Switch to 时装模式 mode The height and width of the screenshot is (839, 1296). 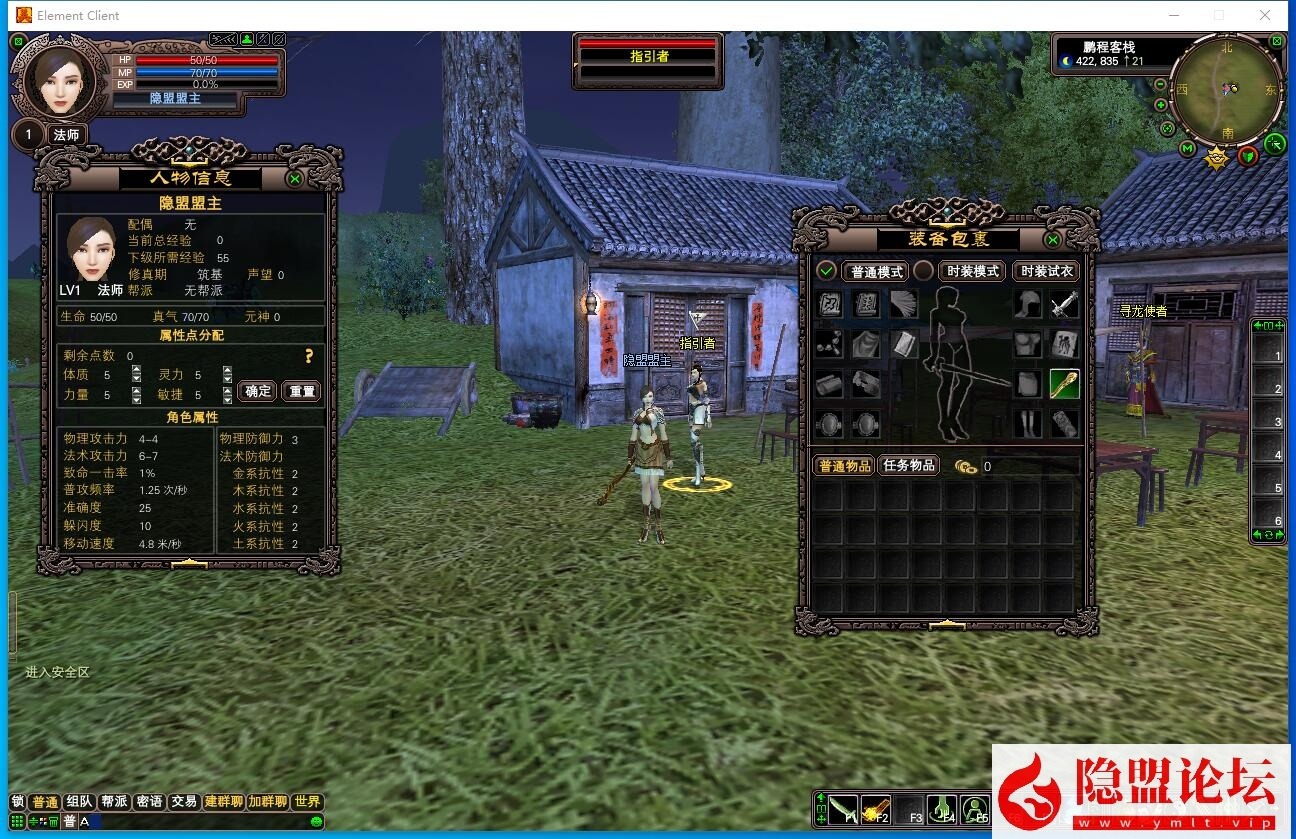[x=969, y=271]
